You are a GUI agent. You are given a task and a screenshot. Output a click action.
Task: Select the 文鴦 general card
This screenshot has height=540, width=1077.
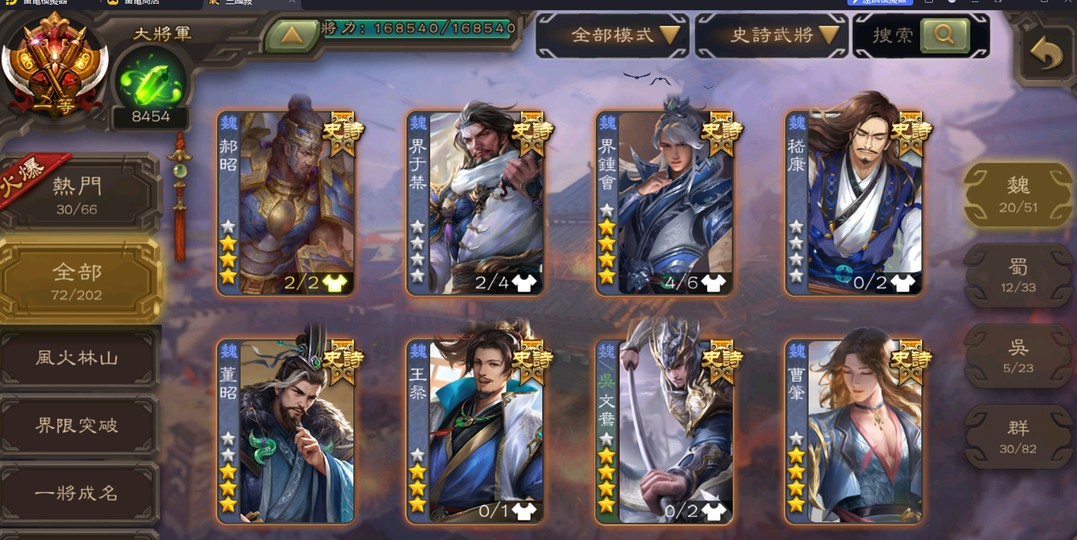click(667, 431)
